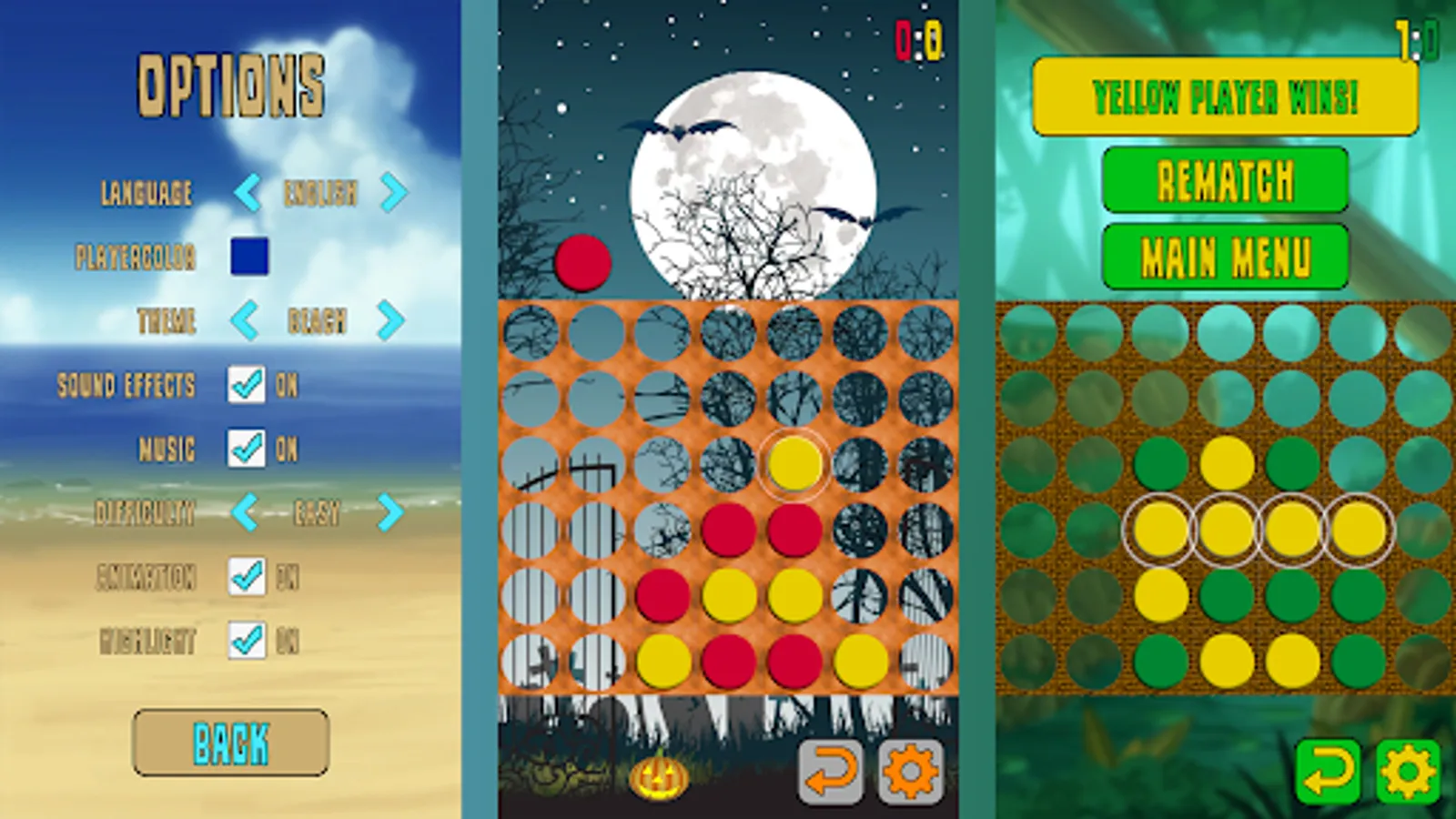
Task: Undo the last move on the Halloween board
Action: pos(831,771)
